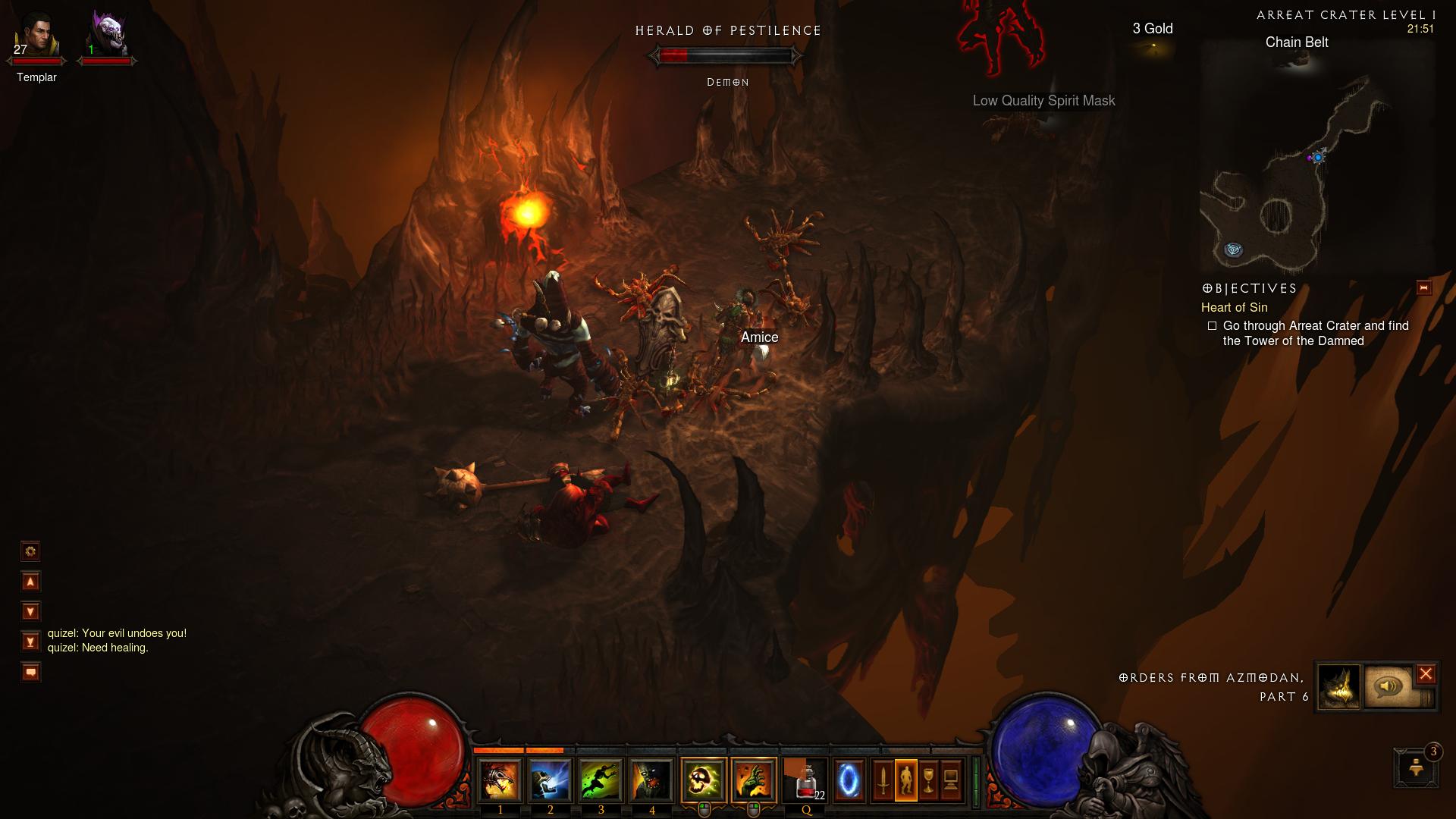Open the sword skills menu button

pos(883,780)
